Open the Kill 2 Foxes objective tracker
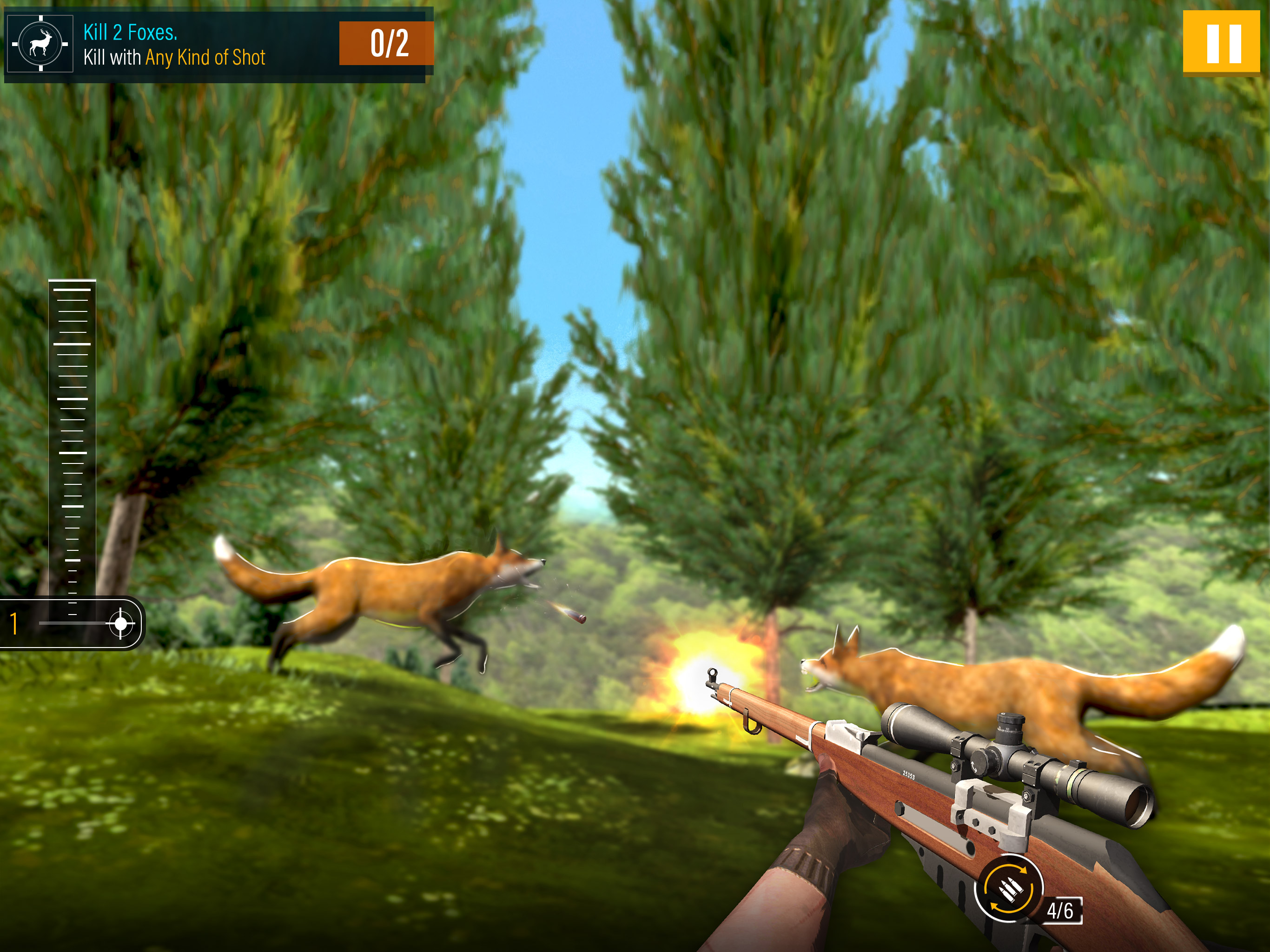The height and width of the screenshot is (952, 1270). coord(218,45)
